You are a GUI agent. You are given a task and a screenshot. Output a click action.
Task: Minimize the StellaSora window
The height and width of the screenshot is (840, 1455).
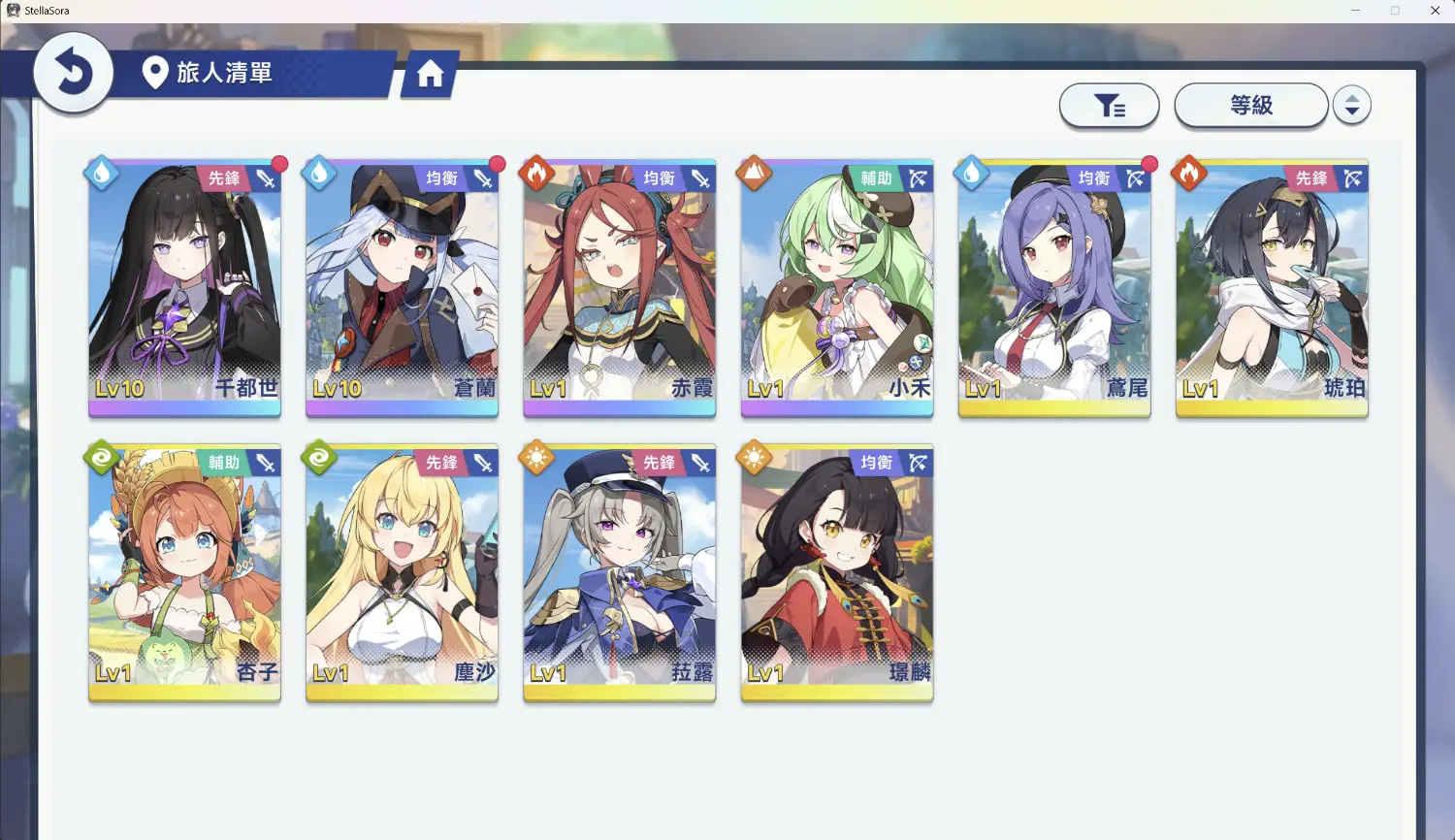1355,11
